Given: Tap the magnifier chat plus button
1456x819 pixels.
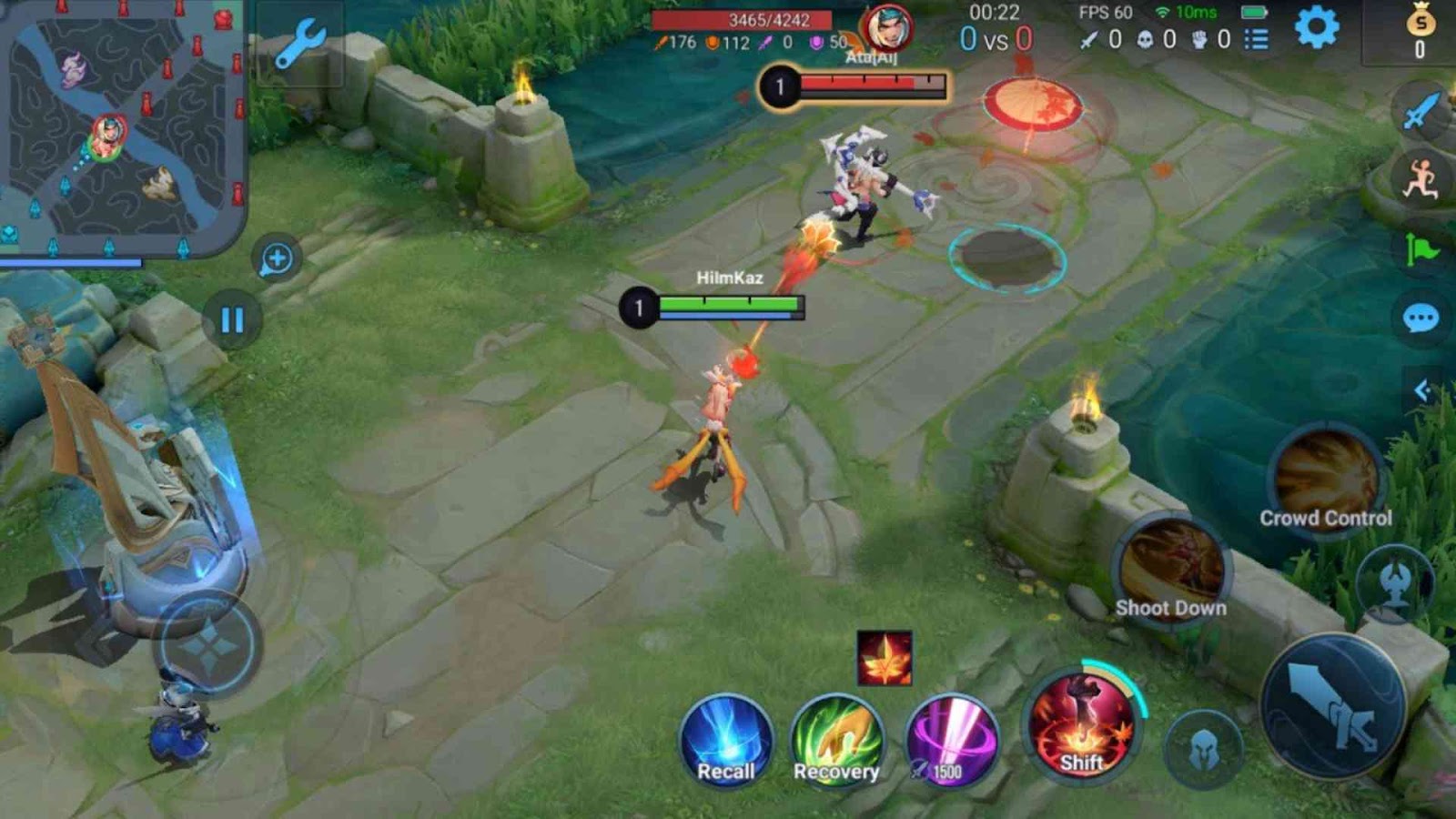Looking at the screenshot, I should point(277,259).
